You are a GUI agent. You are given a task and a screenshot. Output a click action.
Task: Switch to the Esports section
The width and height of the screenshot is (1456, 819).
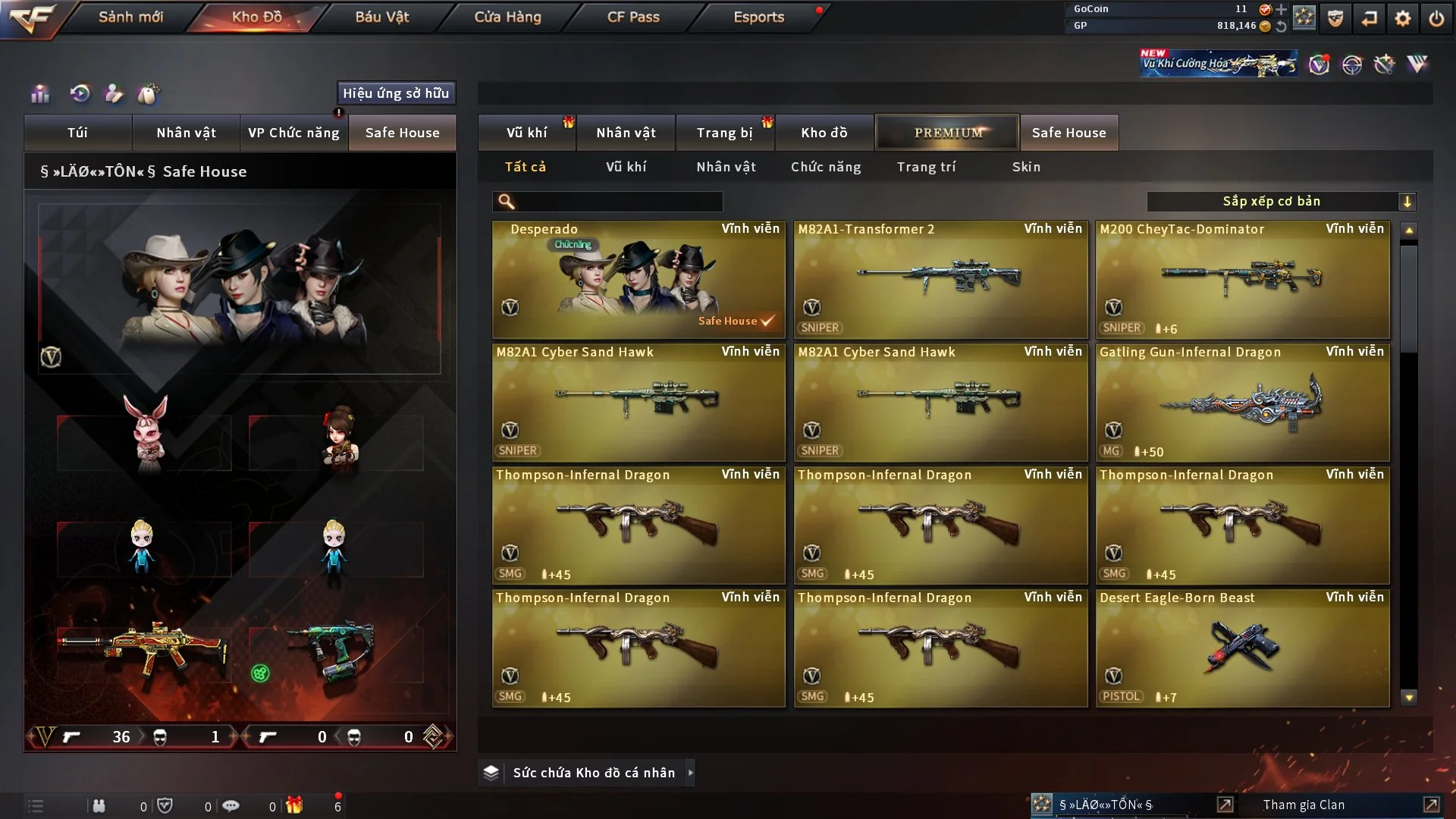(758, 17)
